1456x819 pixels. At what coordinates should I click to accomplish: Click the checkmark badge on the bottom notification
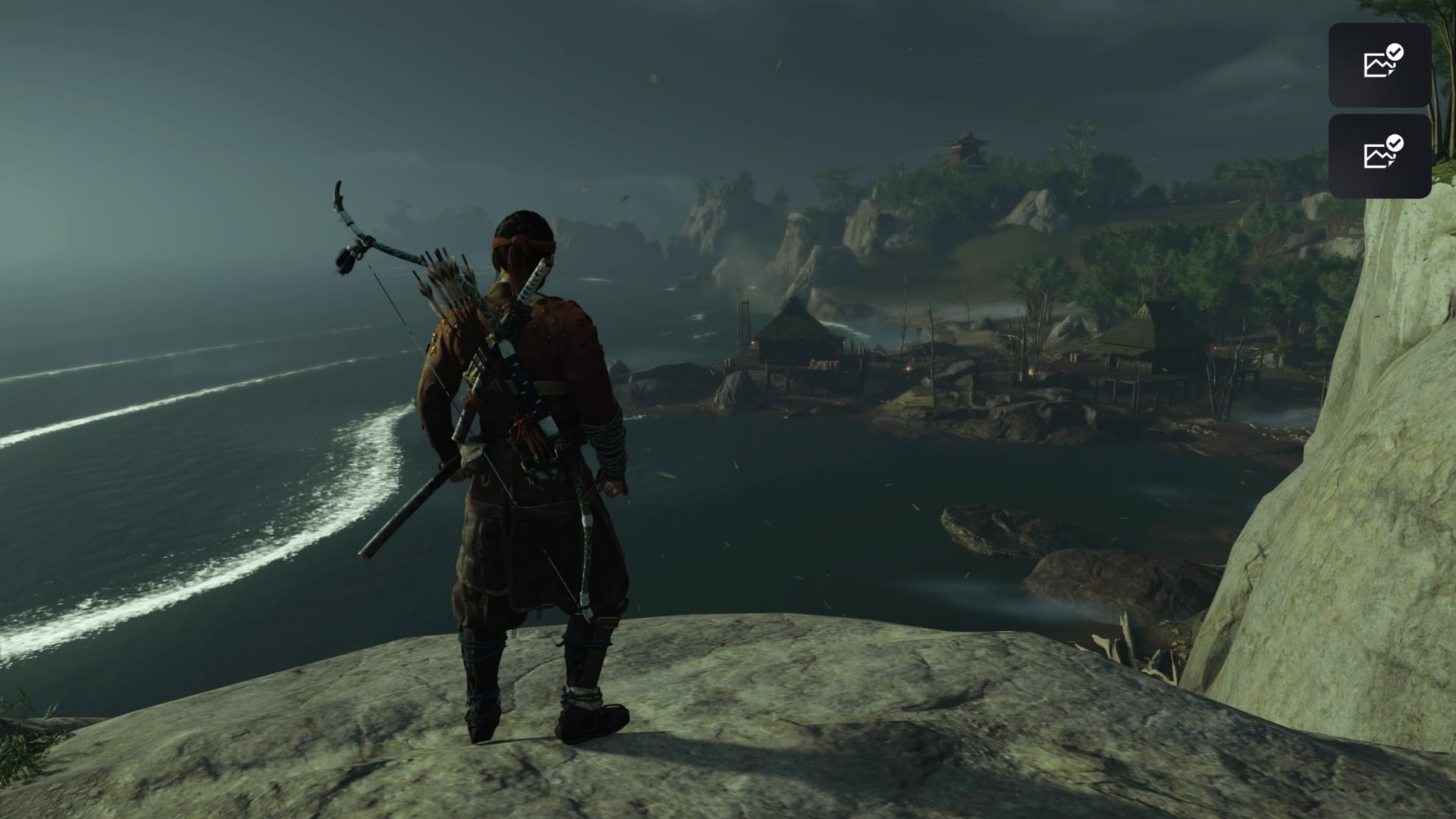(x=1395, y=143)
